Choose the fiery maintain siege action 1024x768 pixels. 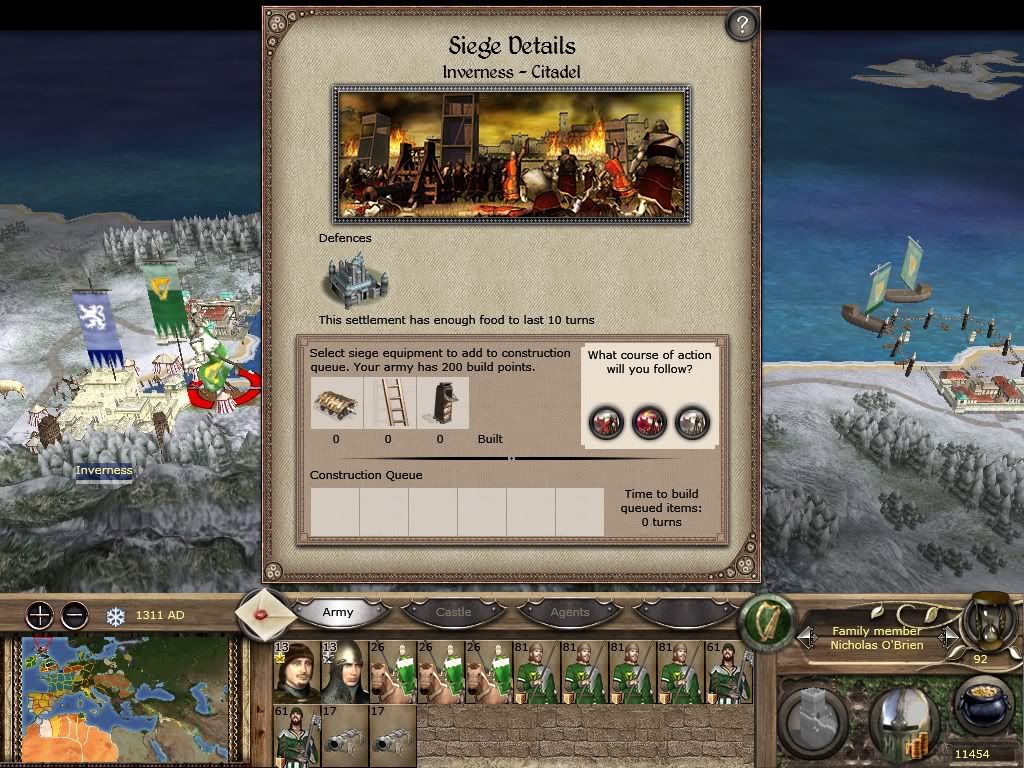click(650, 422)
